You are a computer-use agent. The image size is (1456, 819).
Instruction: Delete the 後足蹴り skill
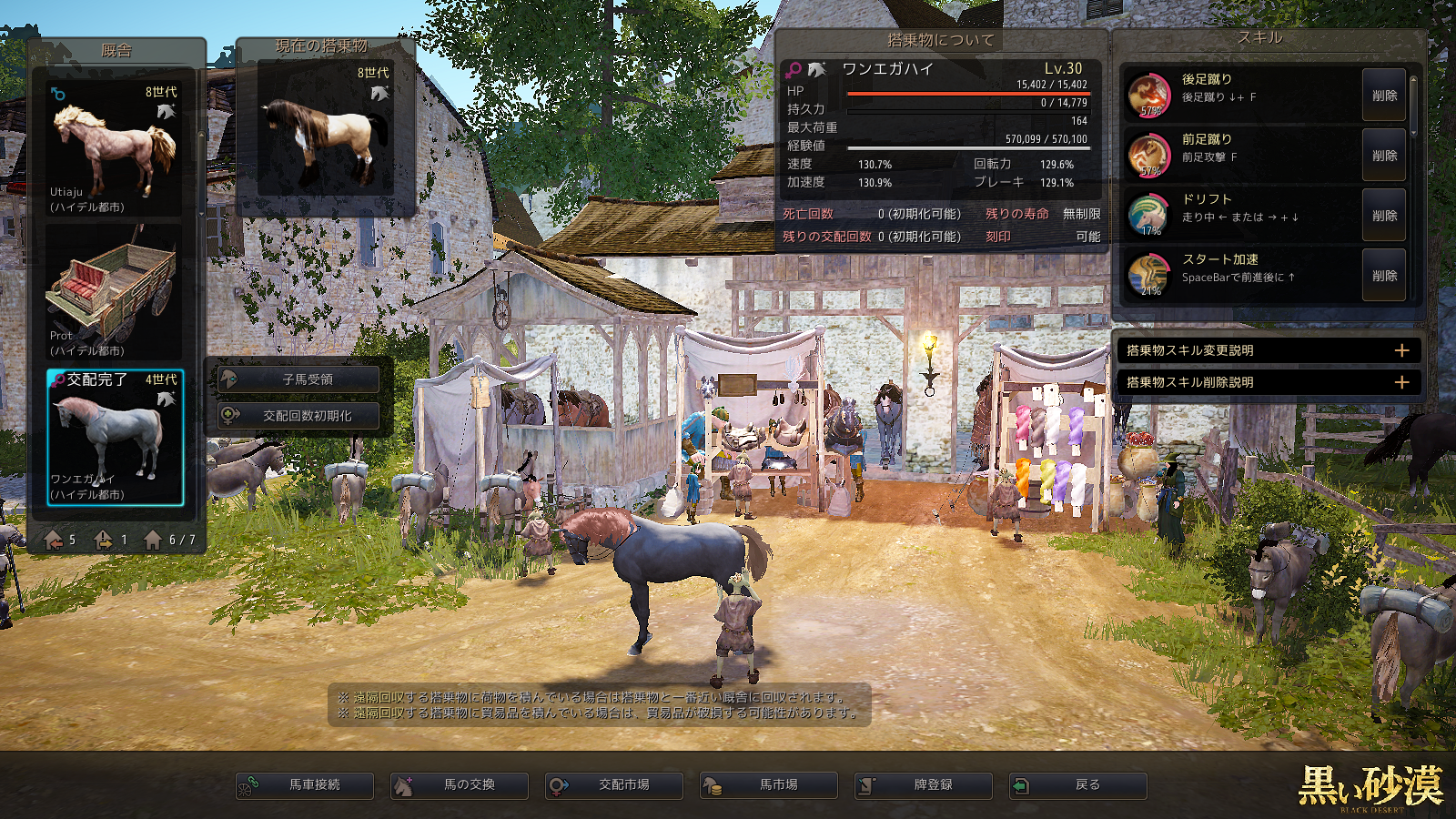(x=1384, y=96)
